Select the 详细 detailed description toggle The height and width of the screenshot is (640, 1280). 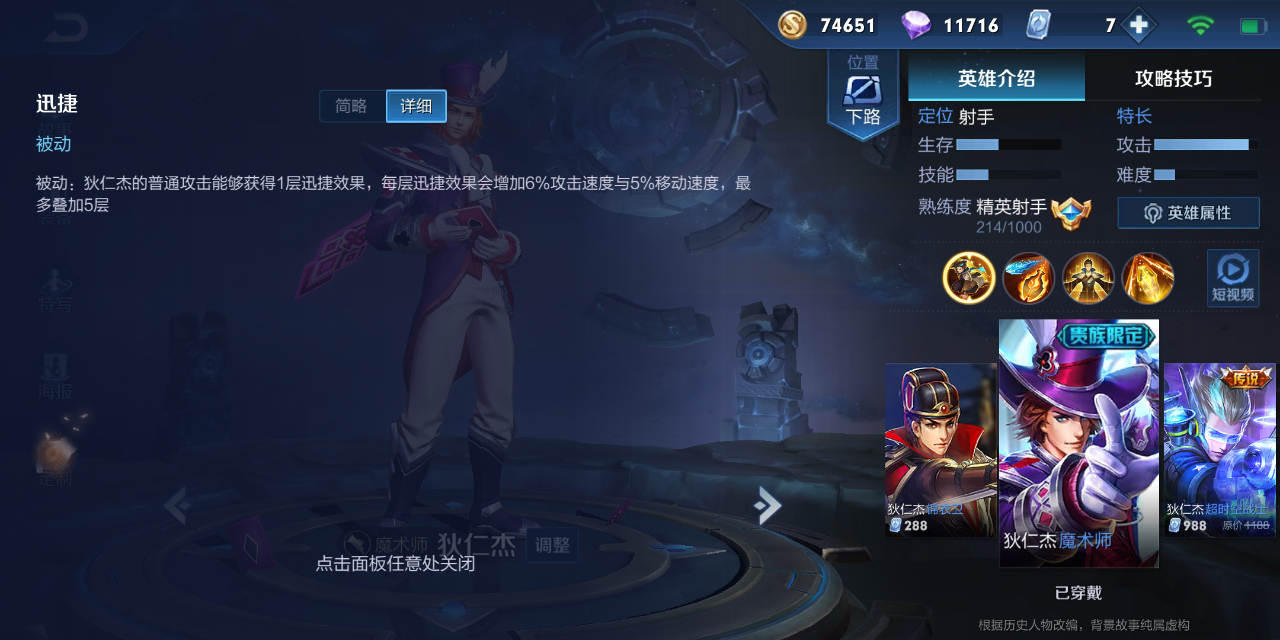[x=416, y=106]
